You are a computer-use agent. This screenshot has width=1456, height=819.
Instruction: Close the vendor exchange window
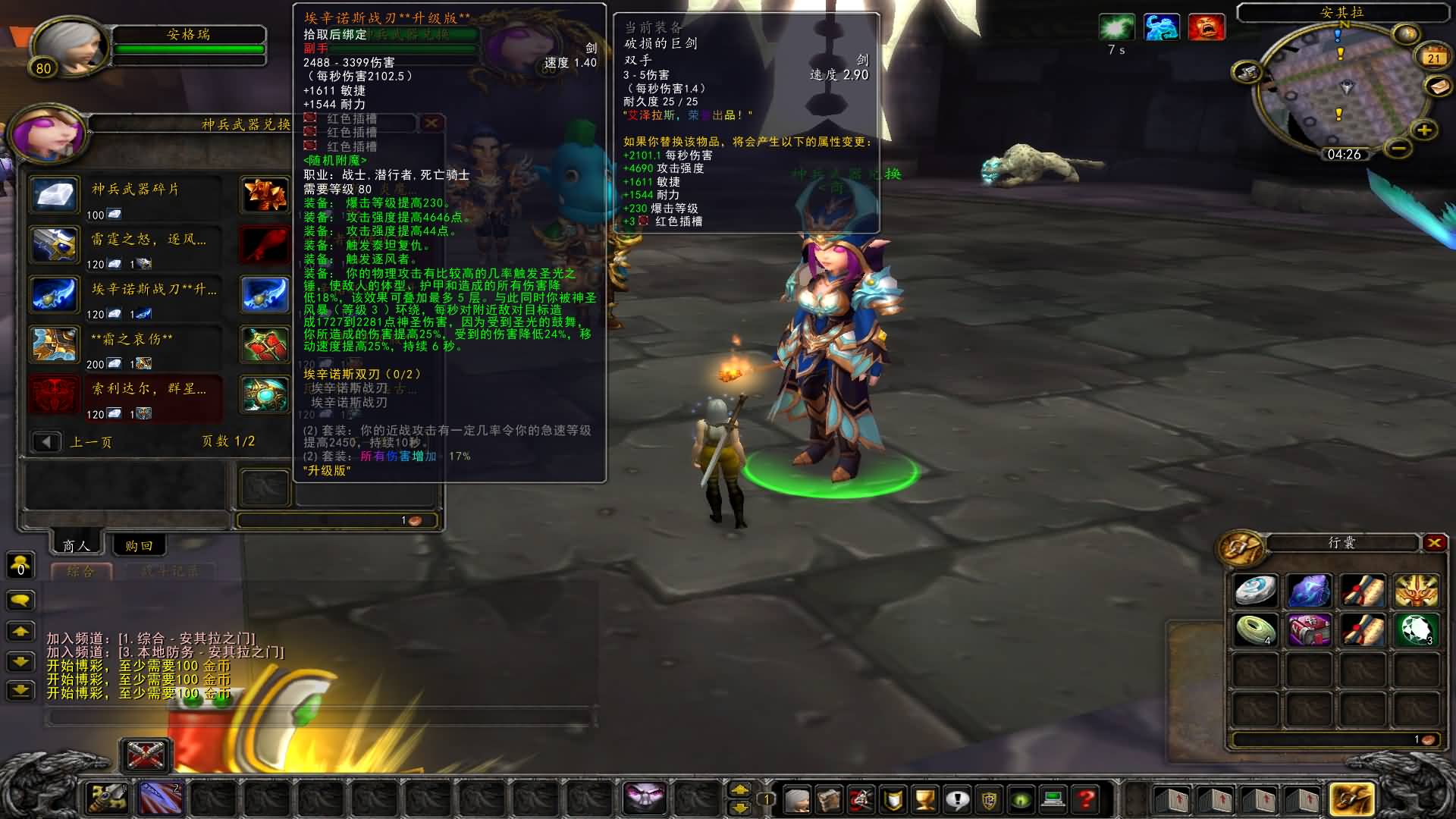click(x=431, y=123)
